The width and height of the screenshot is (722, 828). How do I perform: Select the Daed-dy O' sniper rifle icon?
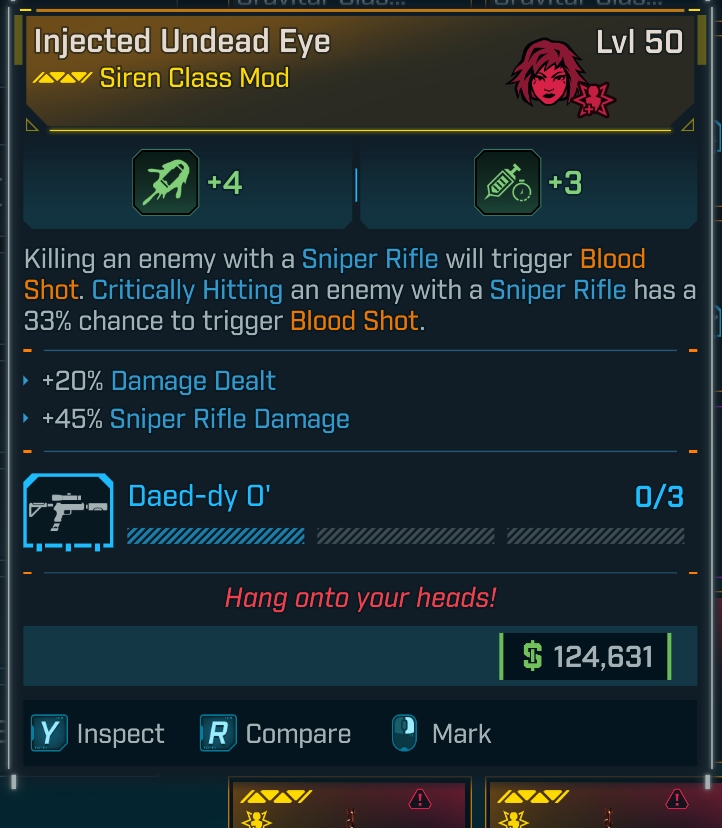[x=69, y=512]
